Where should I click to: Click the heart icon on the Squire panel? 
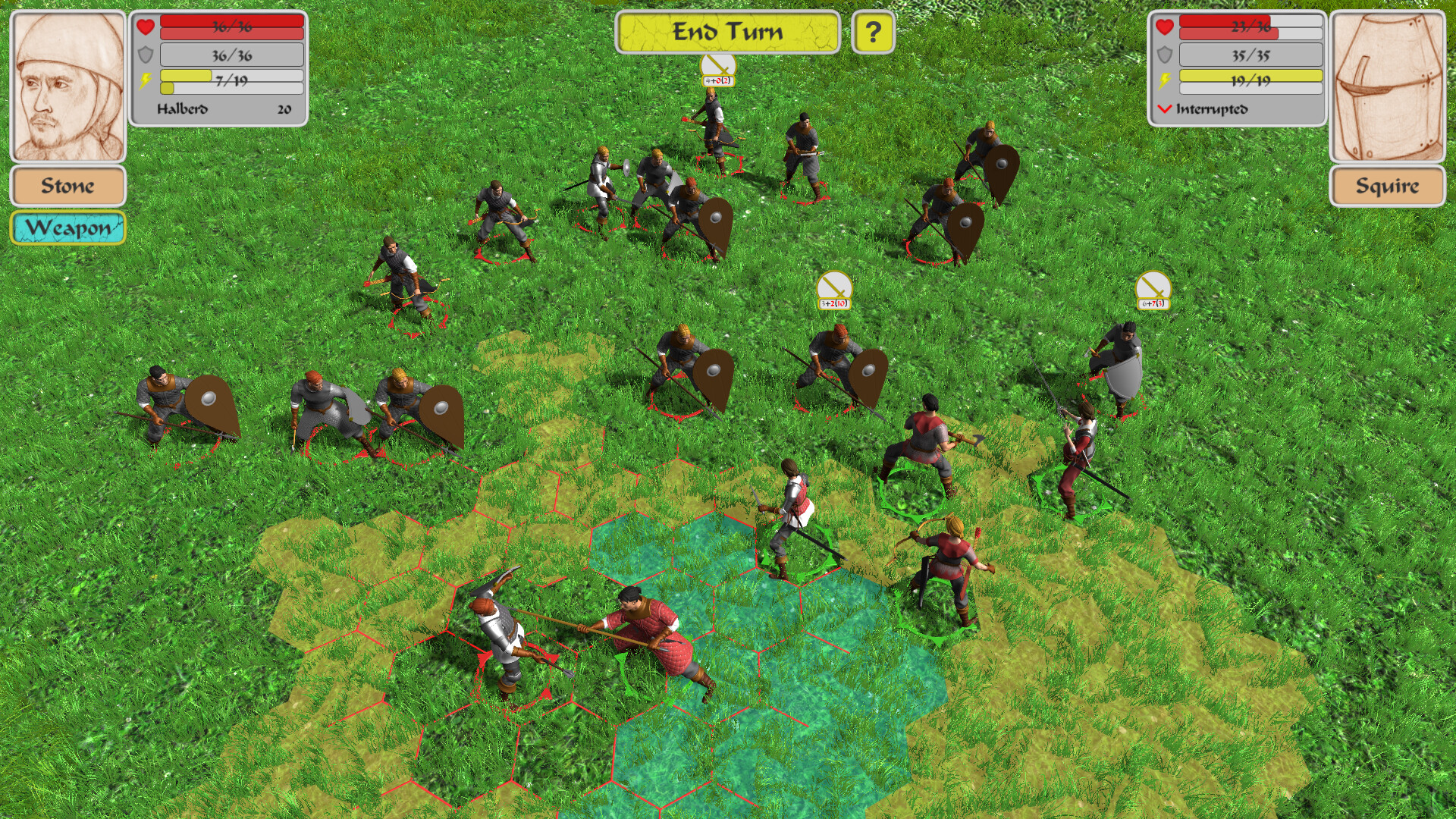coord(1164,27)
